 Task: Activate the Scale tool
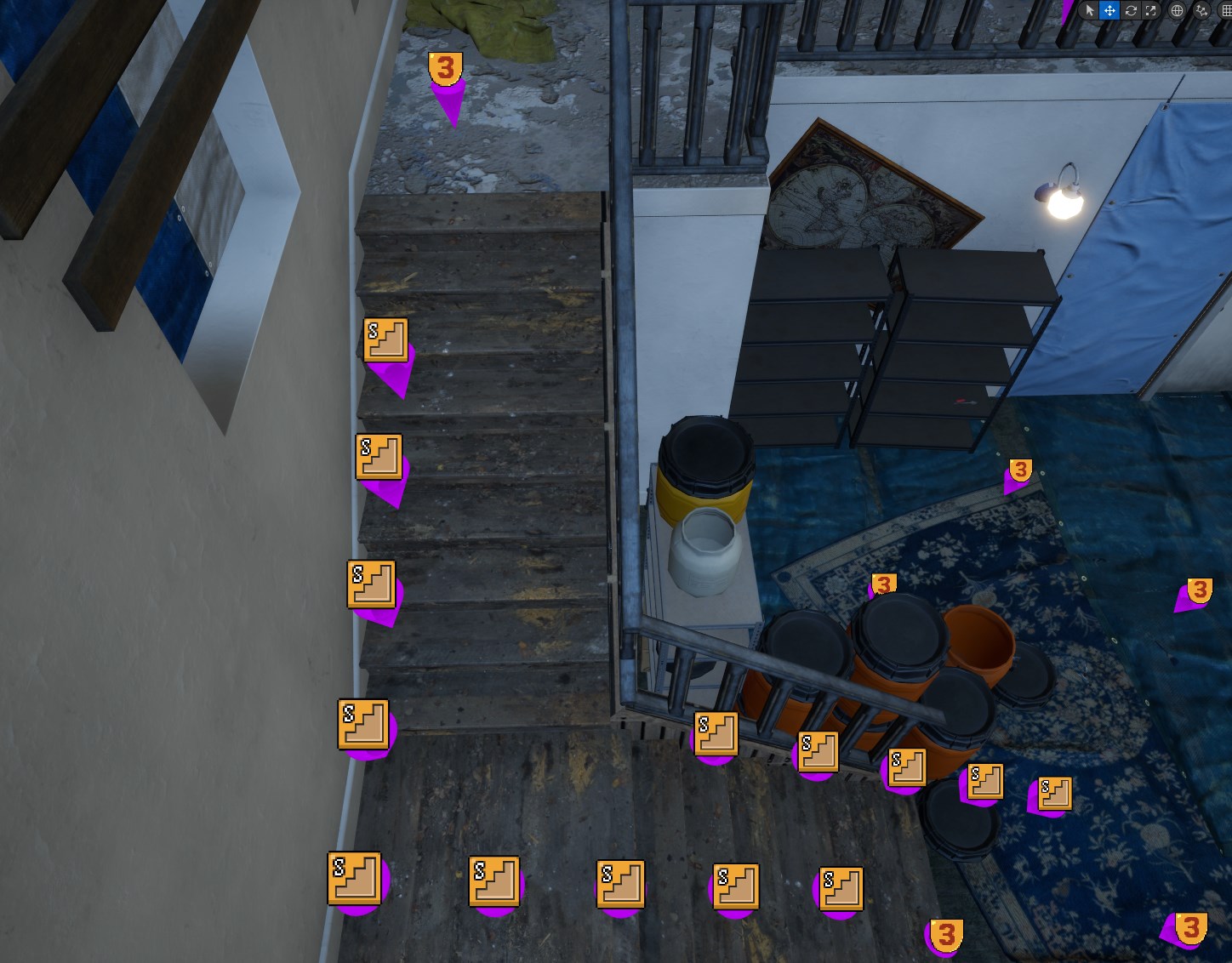pyautogui.click(x=1149, y=10)
